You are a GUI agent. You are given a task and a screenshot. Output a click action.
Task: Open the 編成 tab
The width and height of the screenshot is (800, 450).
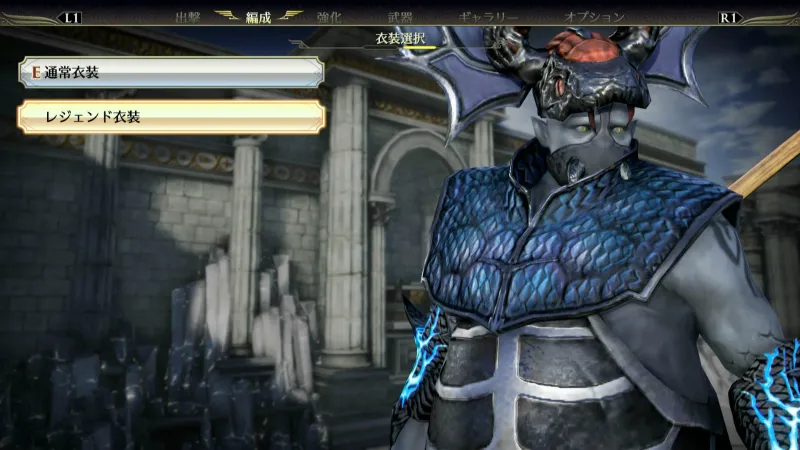click(x=259, y=17)
